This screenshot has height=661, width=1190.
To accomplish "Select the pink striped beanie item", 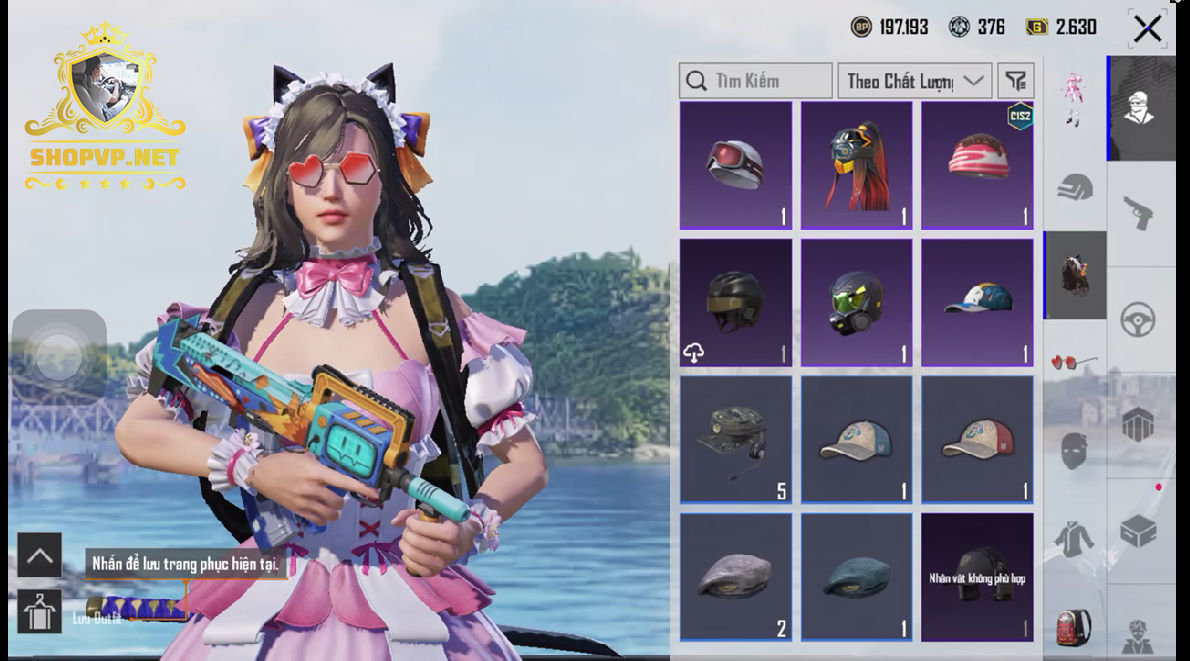I will pos(977,165).
